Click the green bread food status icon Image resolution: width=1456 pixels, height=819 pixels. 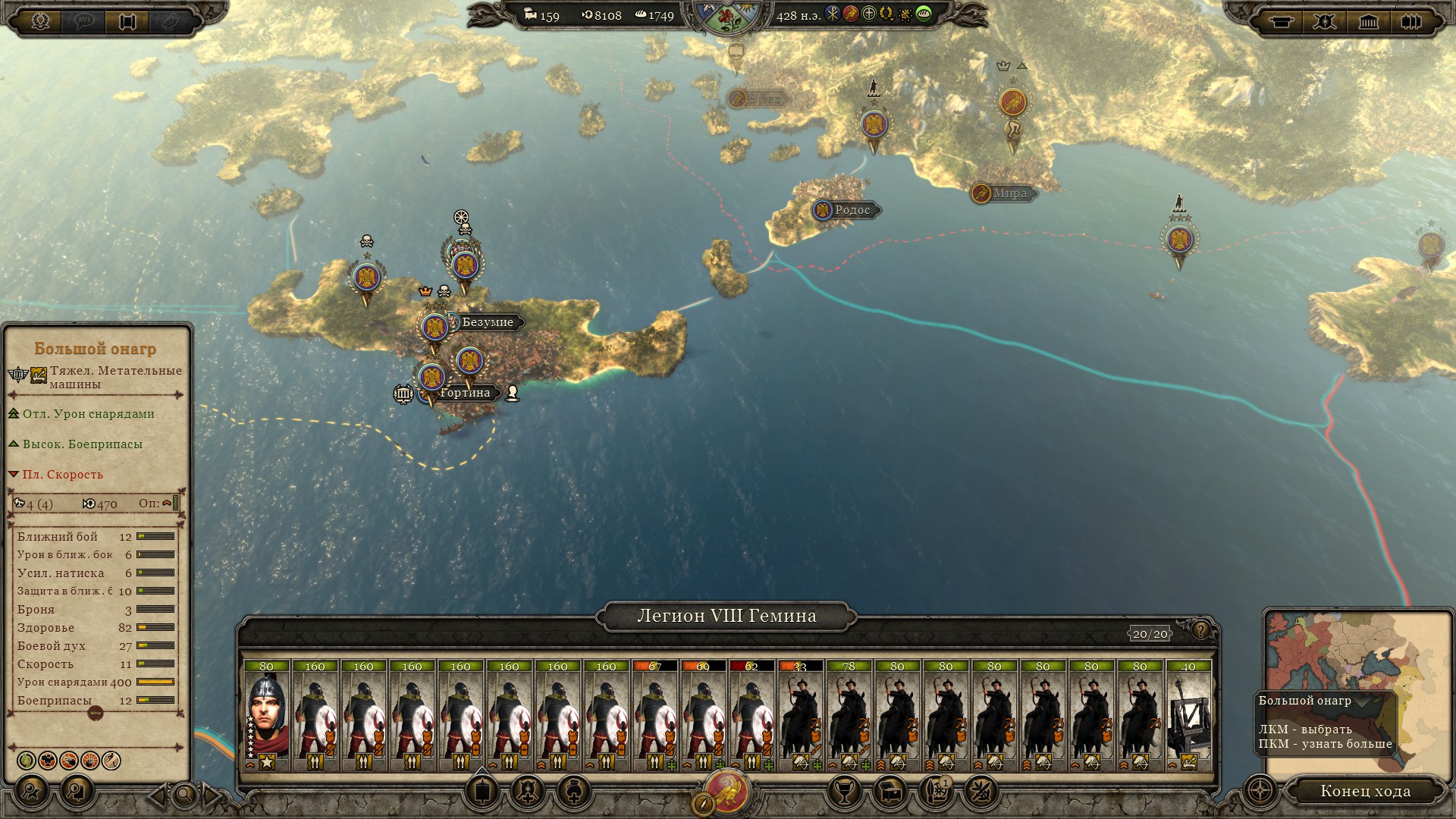[924, 14]
